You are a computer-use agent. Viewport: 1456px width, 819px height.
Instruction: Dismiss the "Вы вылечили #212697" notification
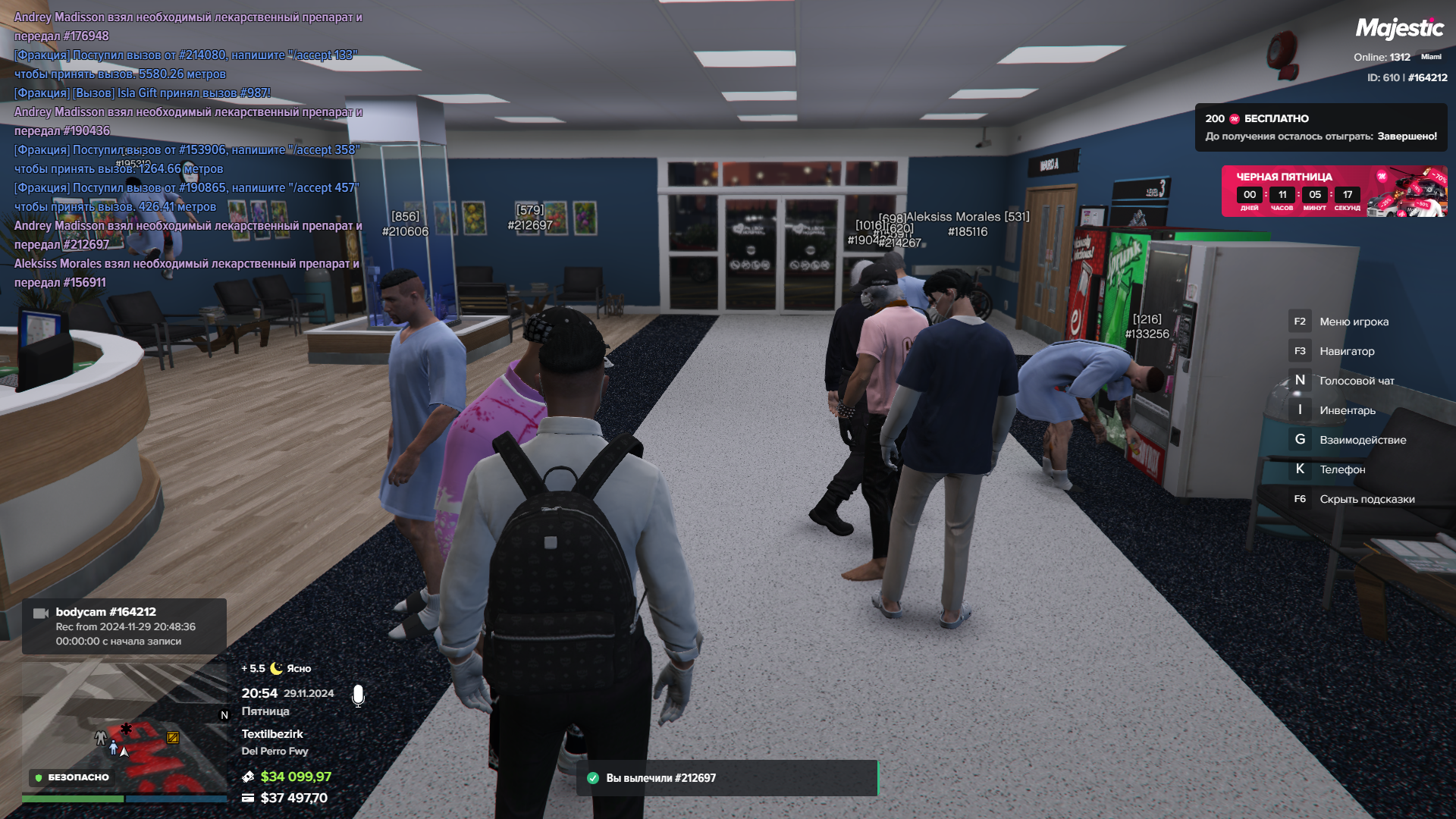click(726, 778)
